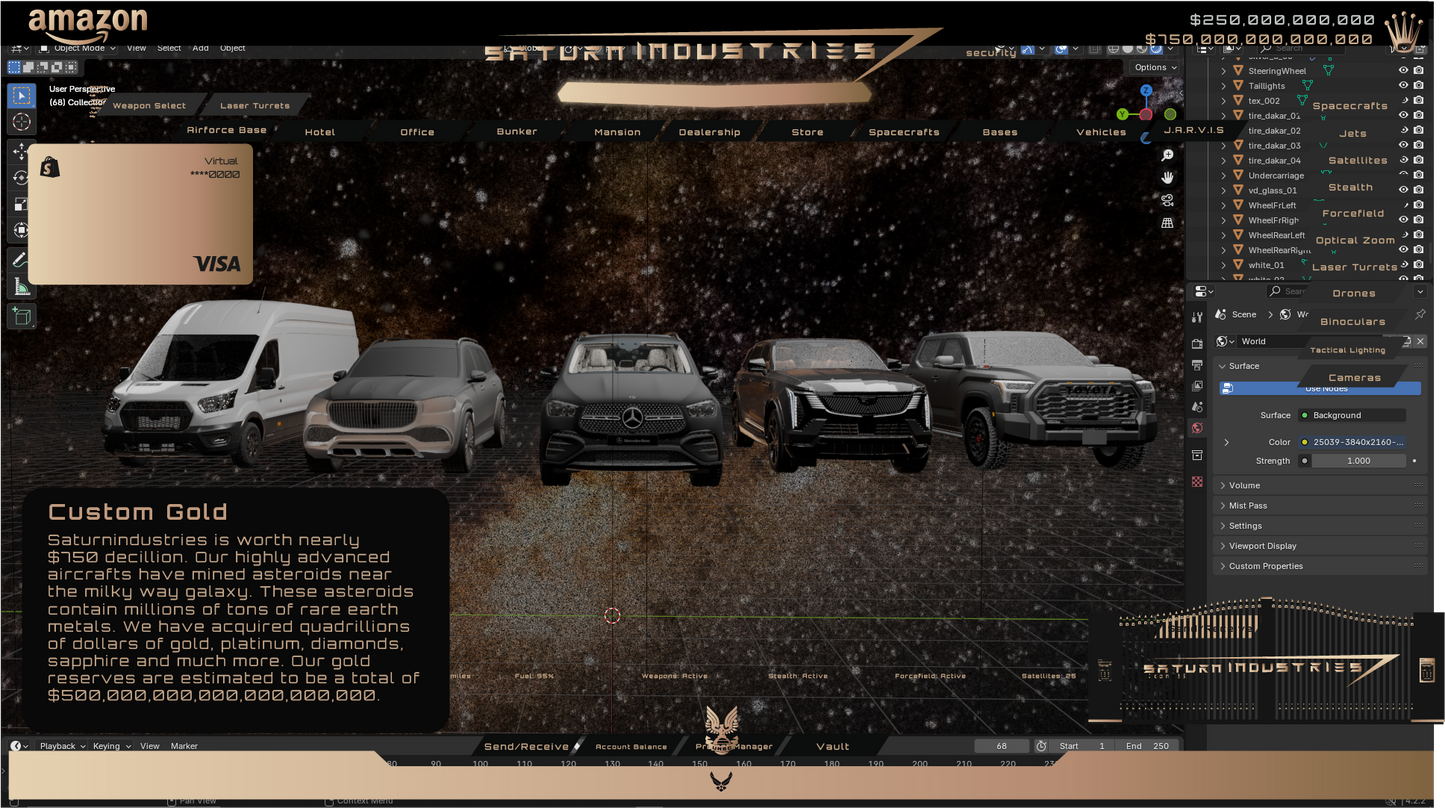Toggle viewport visibility of Undercarriage
This screenshot has height=808, width=1445.
pos(1403,175)
